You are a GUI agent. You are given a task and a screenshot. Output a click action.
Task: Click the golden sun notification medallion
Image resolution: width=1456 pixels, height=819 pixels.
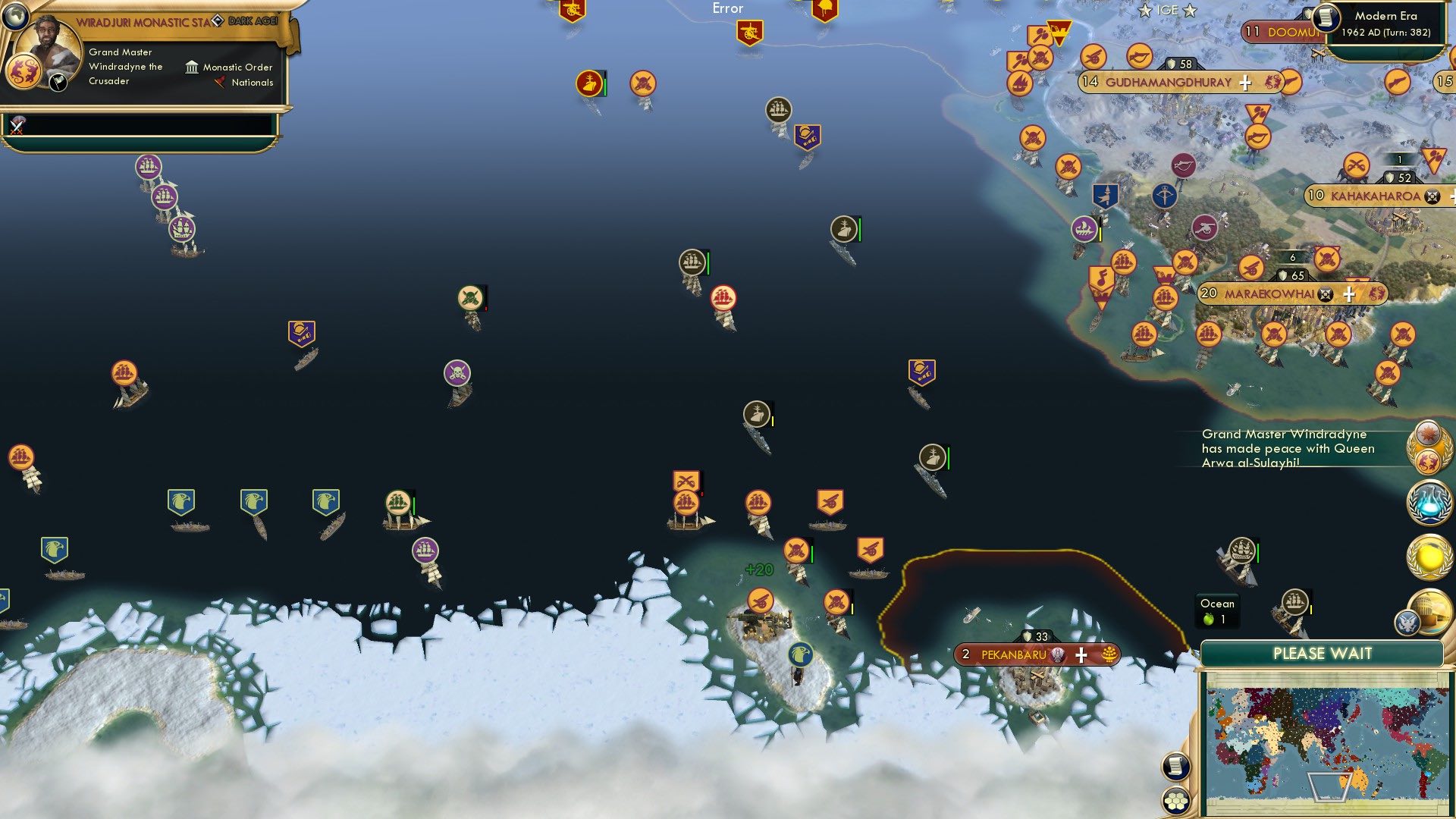[1430, 555]
